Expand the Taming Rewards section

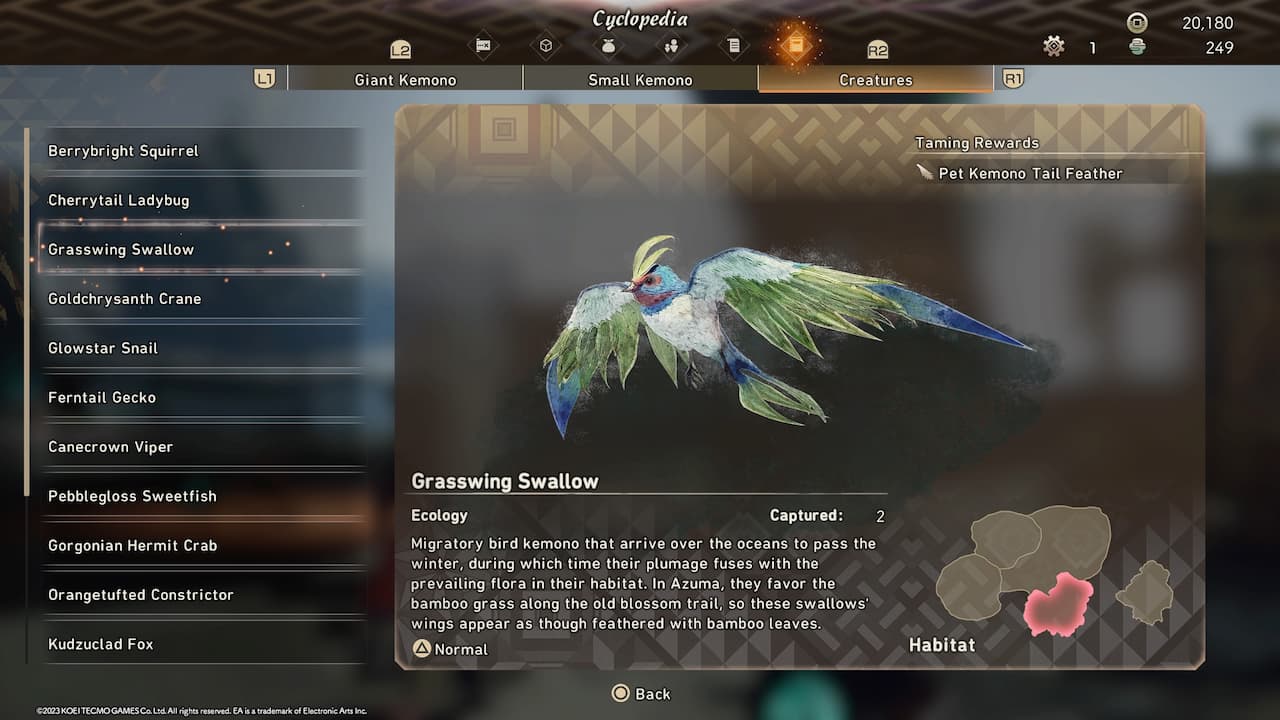click(x=975, y=142)
